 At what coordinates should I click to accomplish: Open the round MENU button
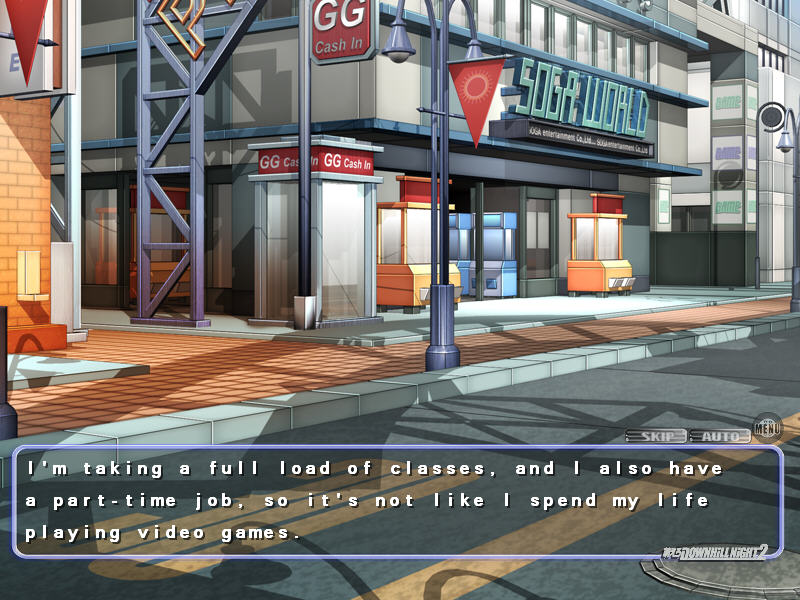767,429
